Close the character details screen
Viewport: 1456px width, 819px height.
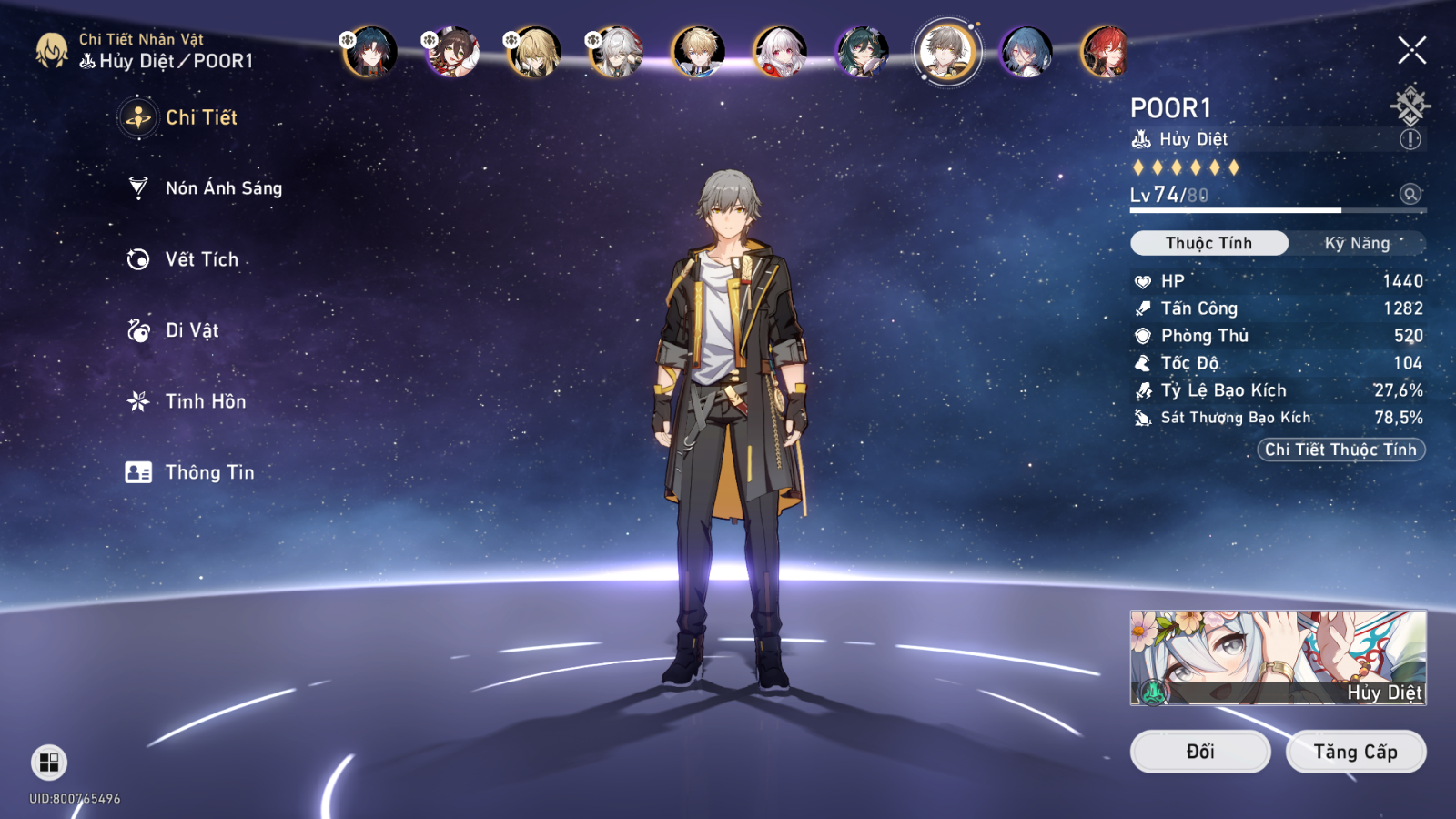1411,50
